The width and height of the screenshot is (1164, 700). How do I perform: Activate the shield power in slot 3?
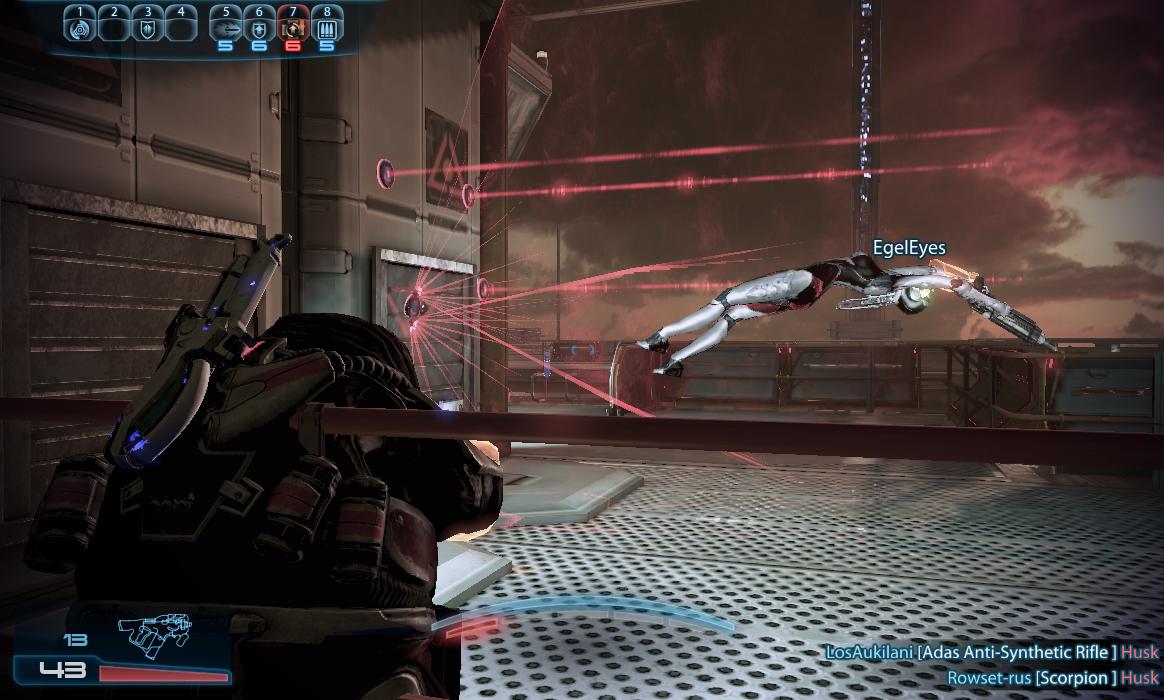pos(147,29)
